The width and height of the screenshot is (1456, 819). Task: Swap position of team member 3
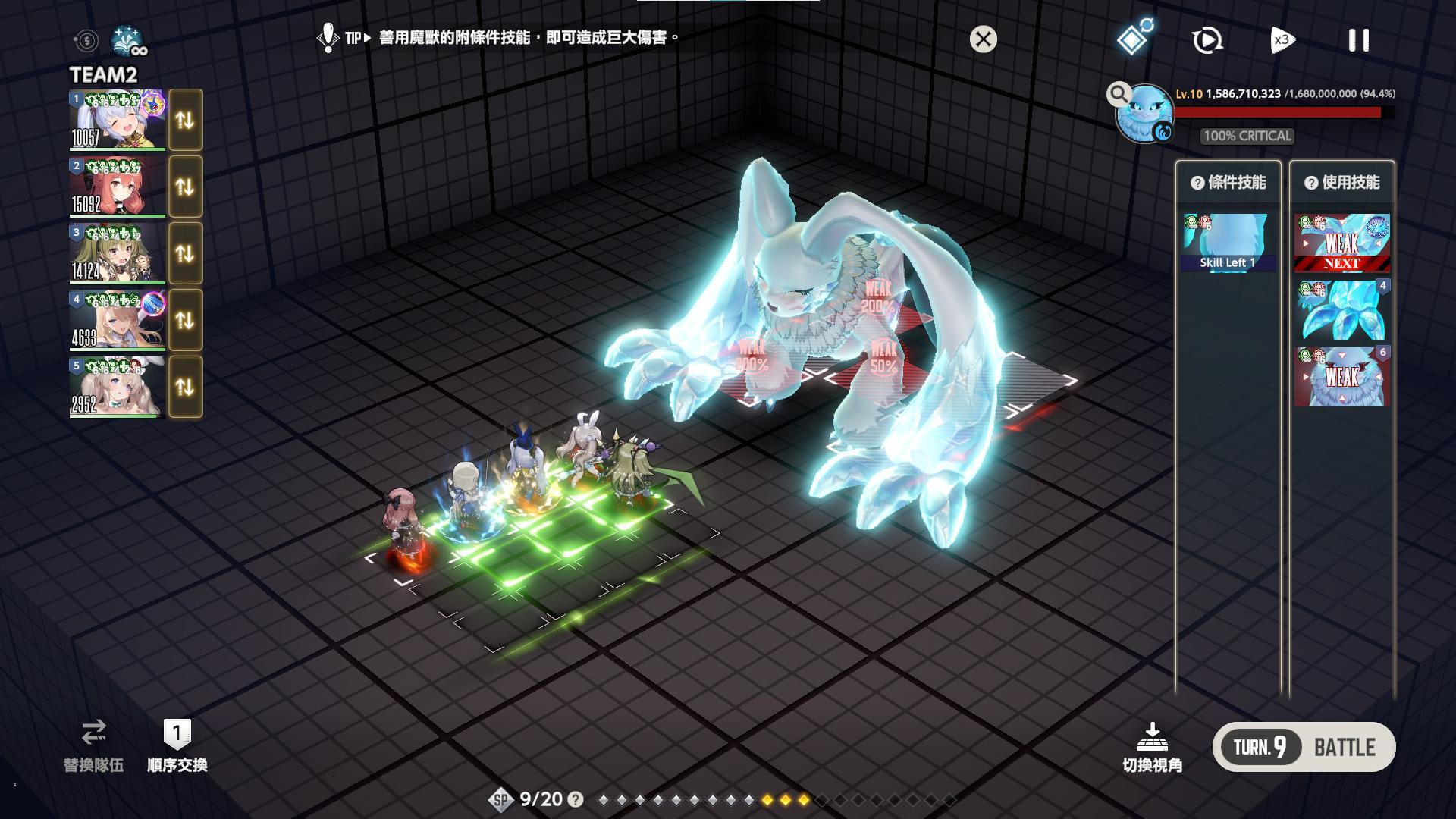(185, 253)
